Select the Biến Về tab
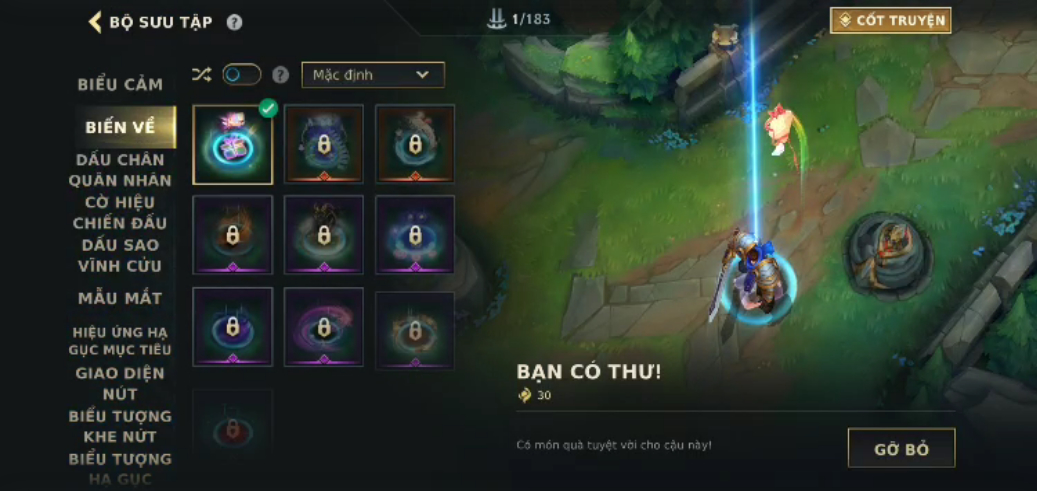The height and width of the screenshot is (491, 1037). click(120, 127)
